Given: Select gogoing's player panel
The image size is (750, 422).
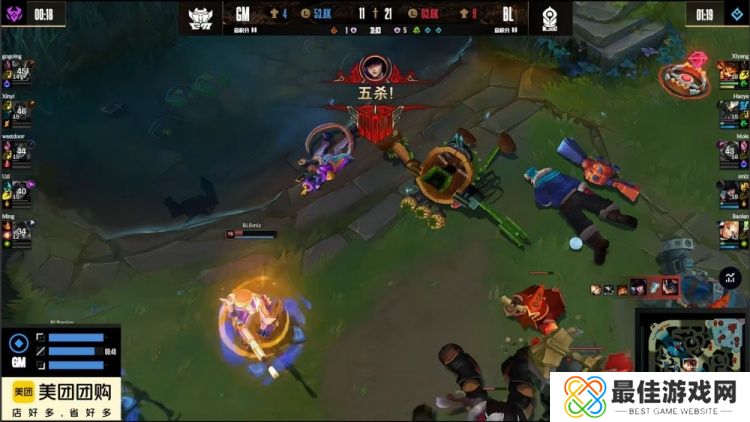Looking at the screenshot, I should (18, 70).
